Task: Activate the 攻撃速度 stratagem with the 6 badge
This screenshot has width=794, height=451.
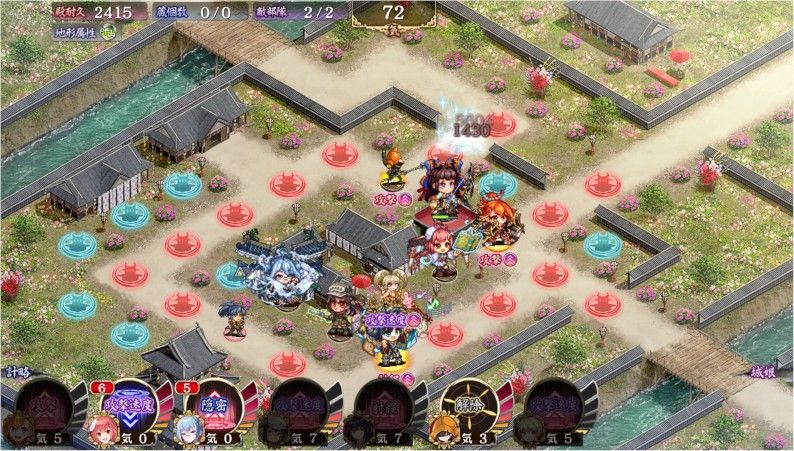Action: [127, 406]
